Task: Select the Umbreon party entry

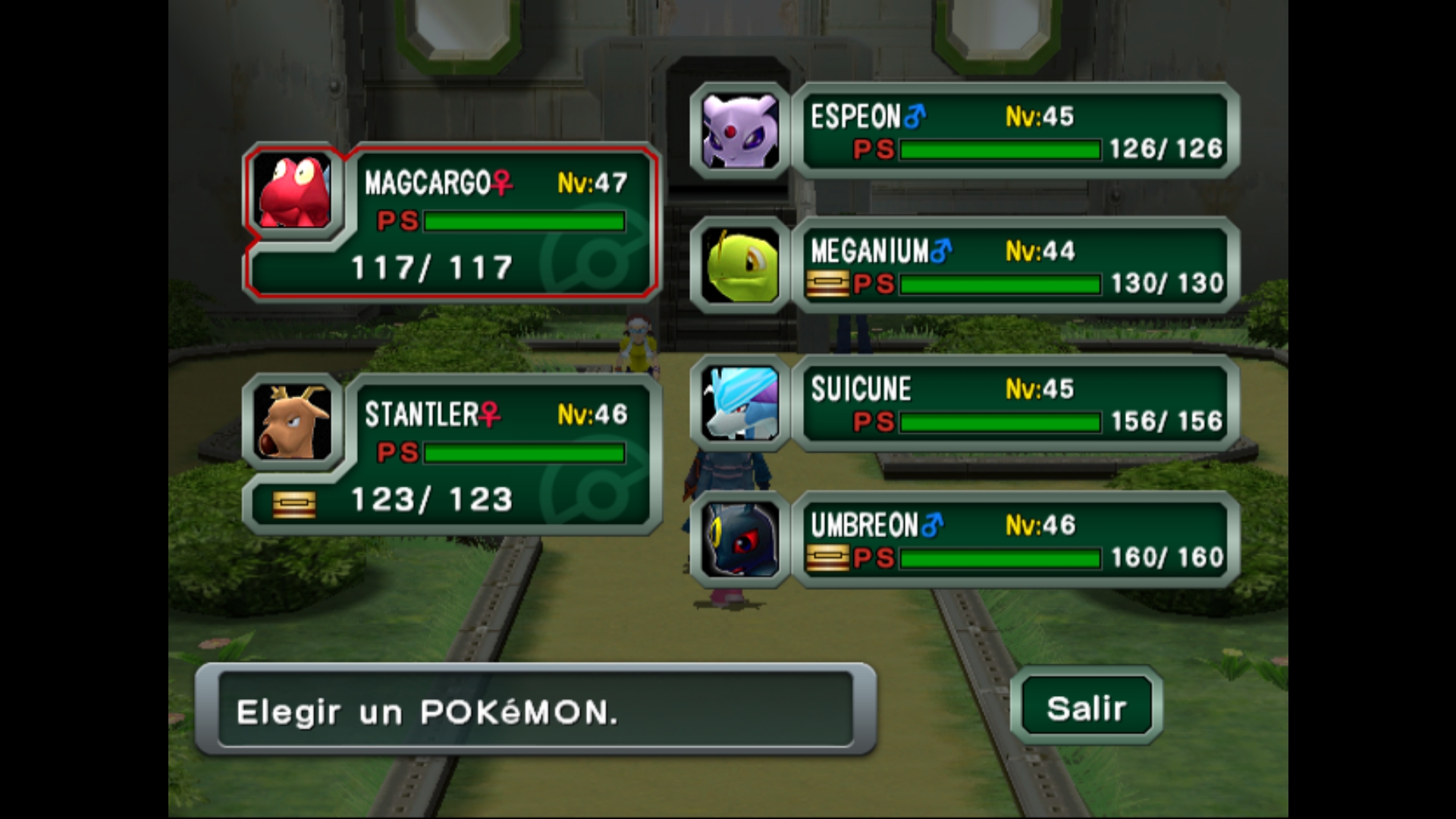Action: (x=1015, y=540)
